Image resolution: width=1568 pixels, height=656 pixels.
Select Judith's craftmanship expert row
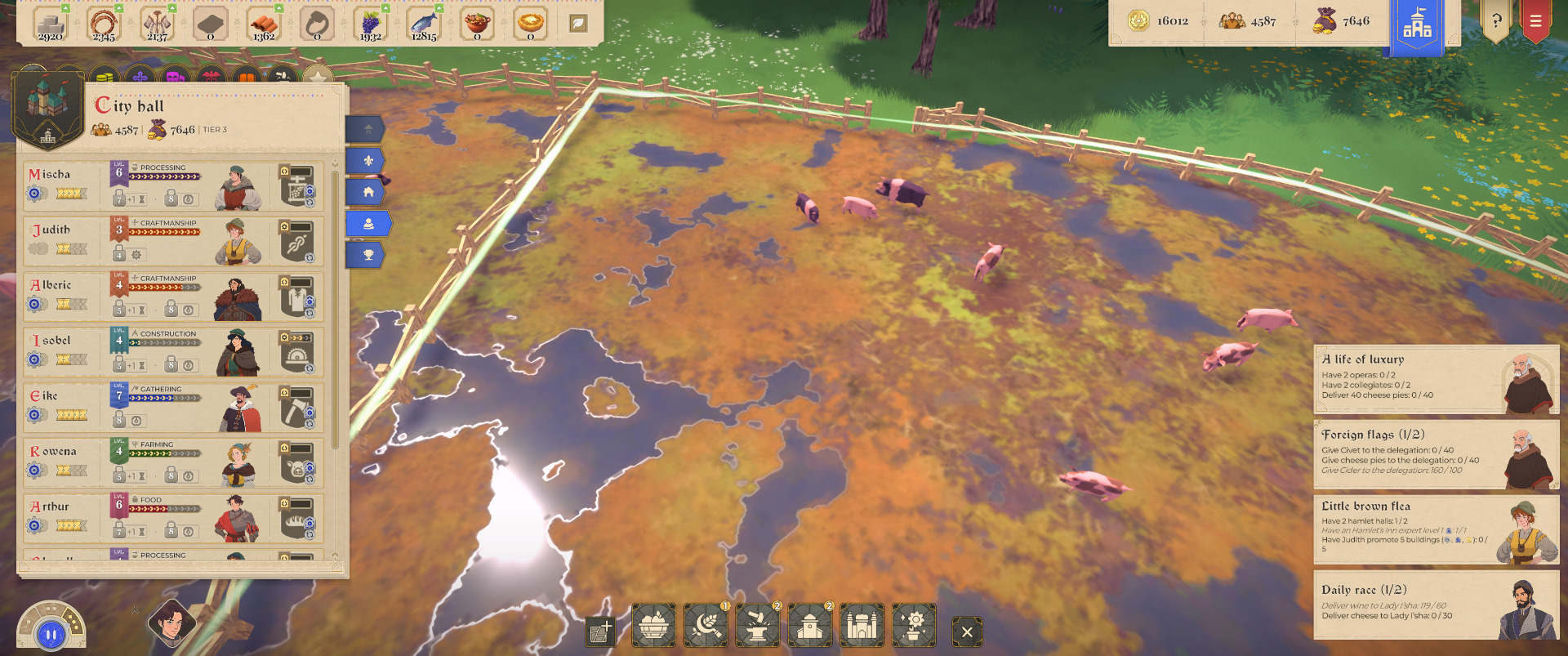click(173, 242)
